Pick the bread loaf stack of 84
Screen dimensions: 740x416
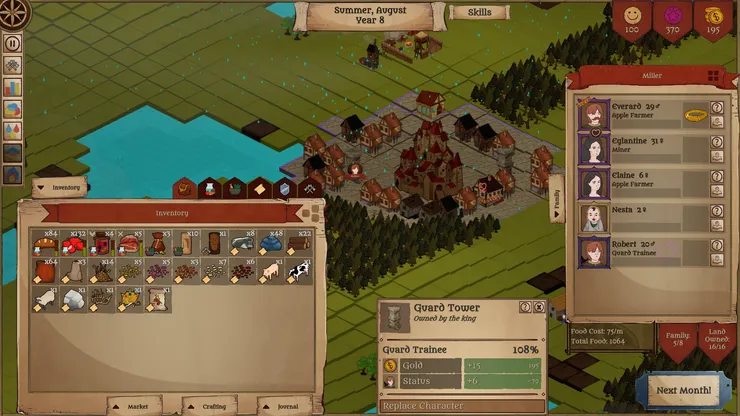(46, 242)
